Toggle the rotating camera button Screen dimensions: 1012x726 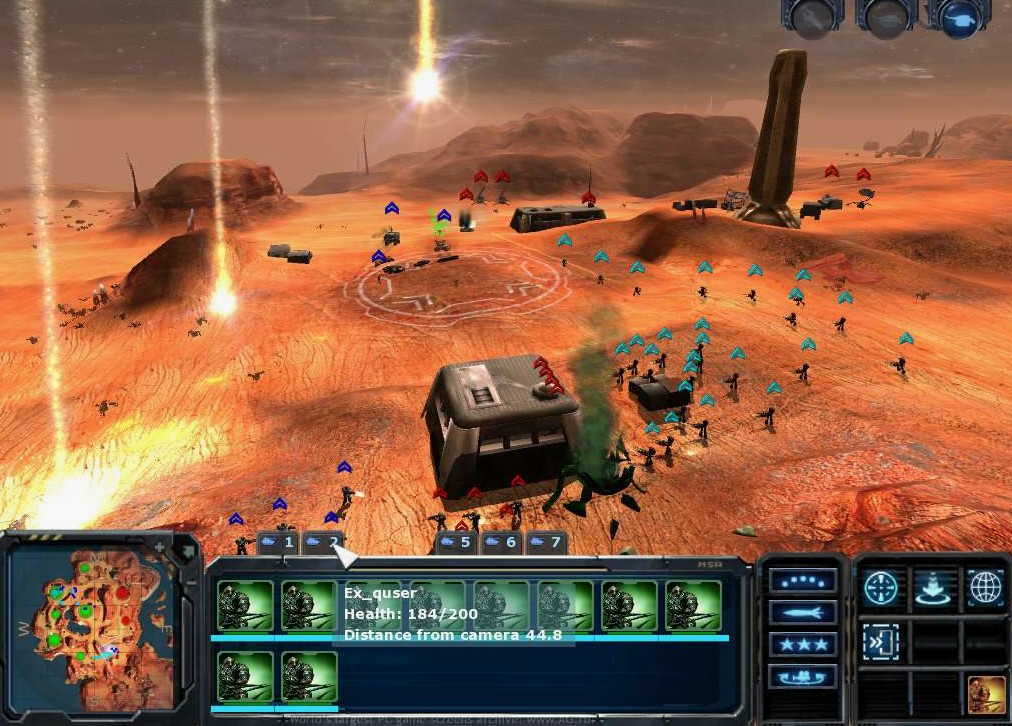coord(803,677)
